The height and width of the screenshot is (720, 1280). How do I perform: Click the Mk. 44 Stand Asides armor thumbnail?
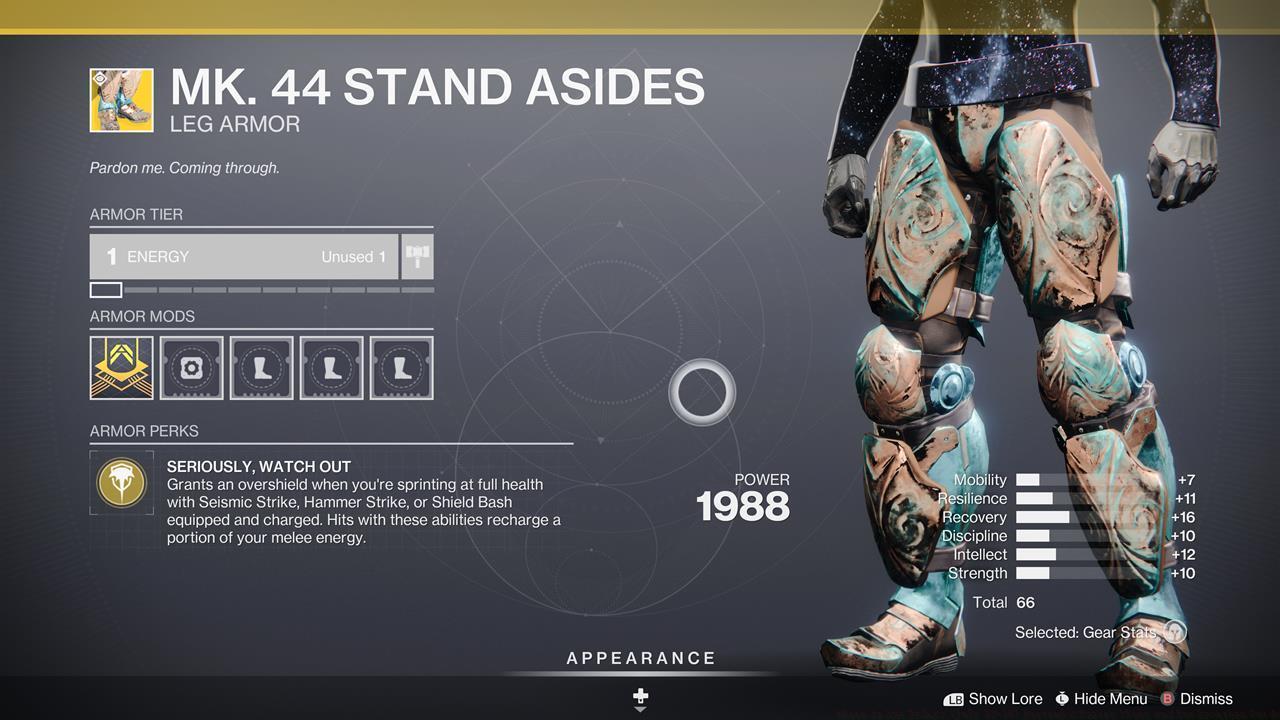tap(120, 100)
